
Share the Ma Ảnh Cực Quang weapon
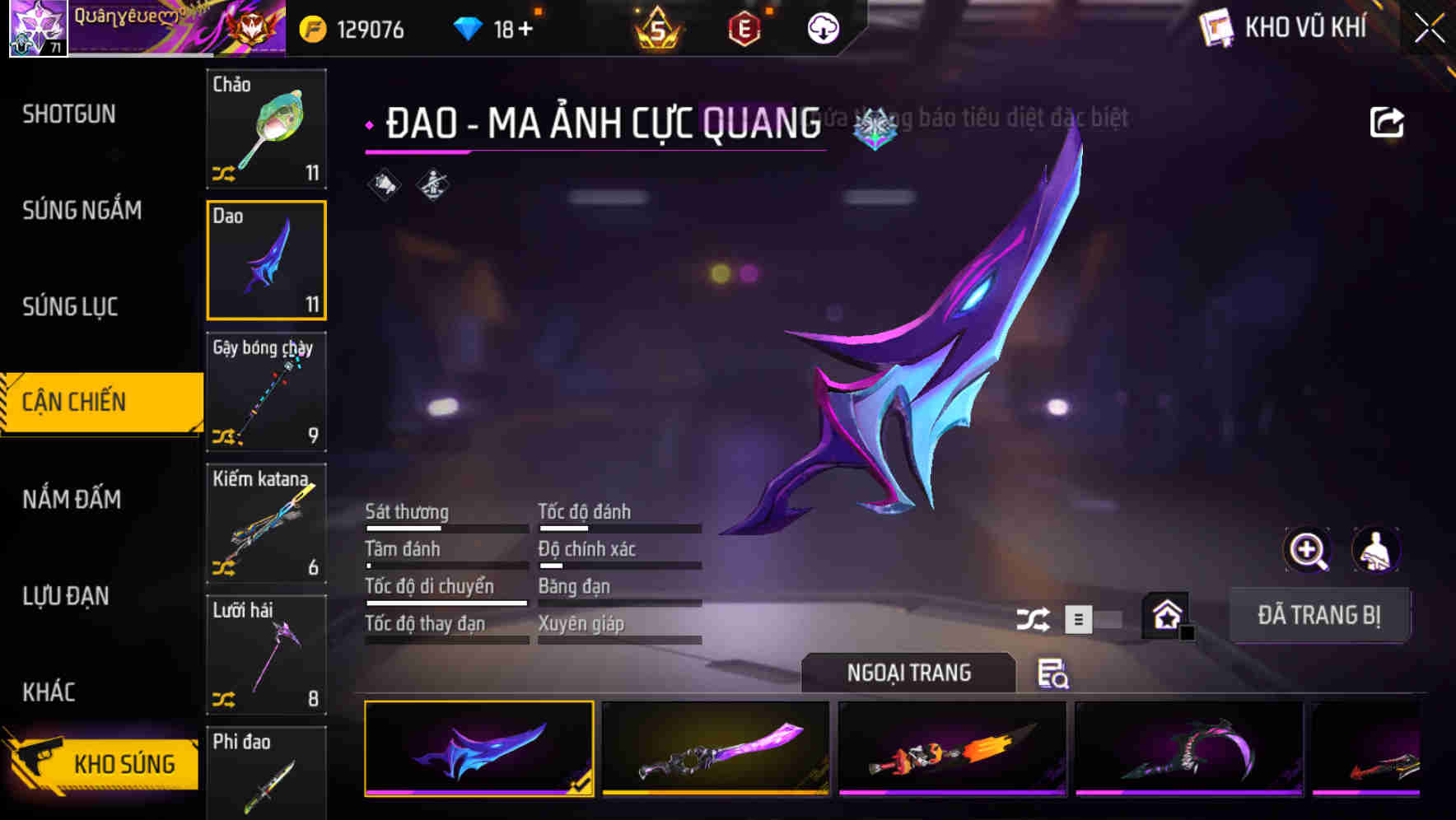[x=1387, y=120]
